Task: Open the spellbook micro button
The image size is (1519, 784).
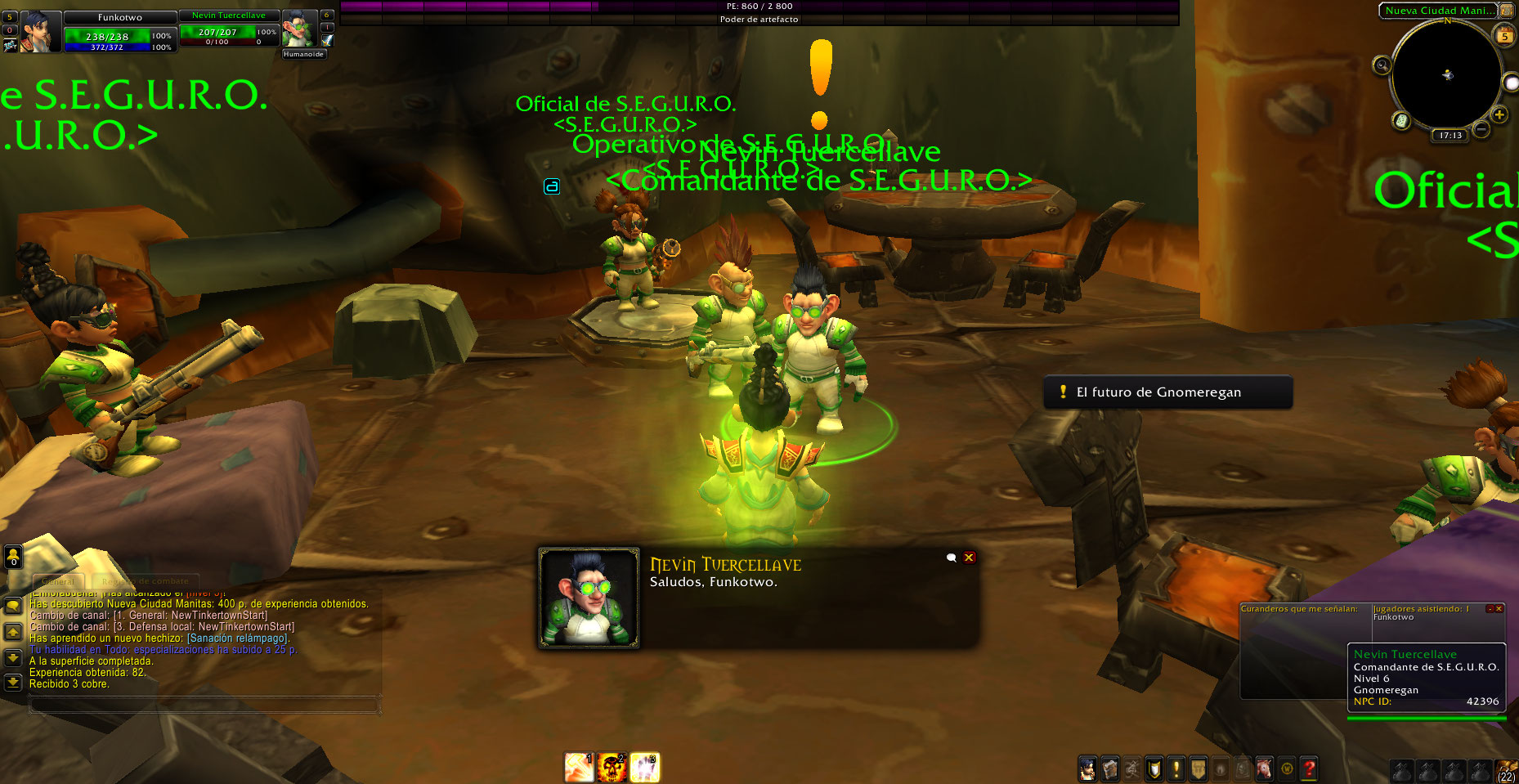Action: [1109, 768]
